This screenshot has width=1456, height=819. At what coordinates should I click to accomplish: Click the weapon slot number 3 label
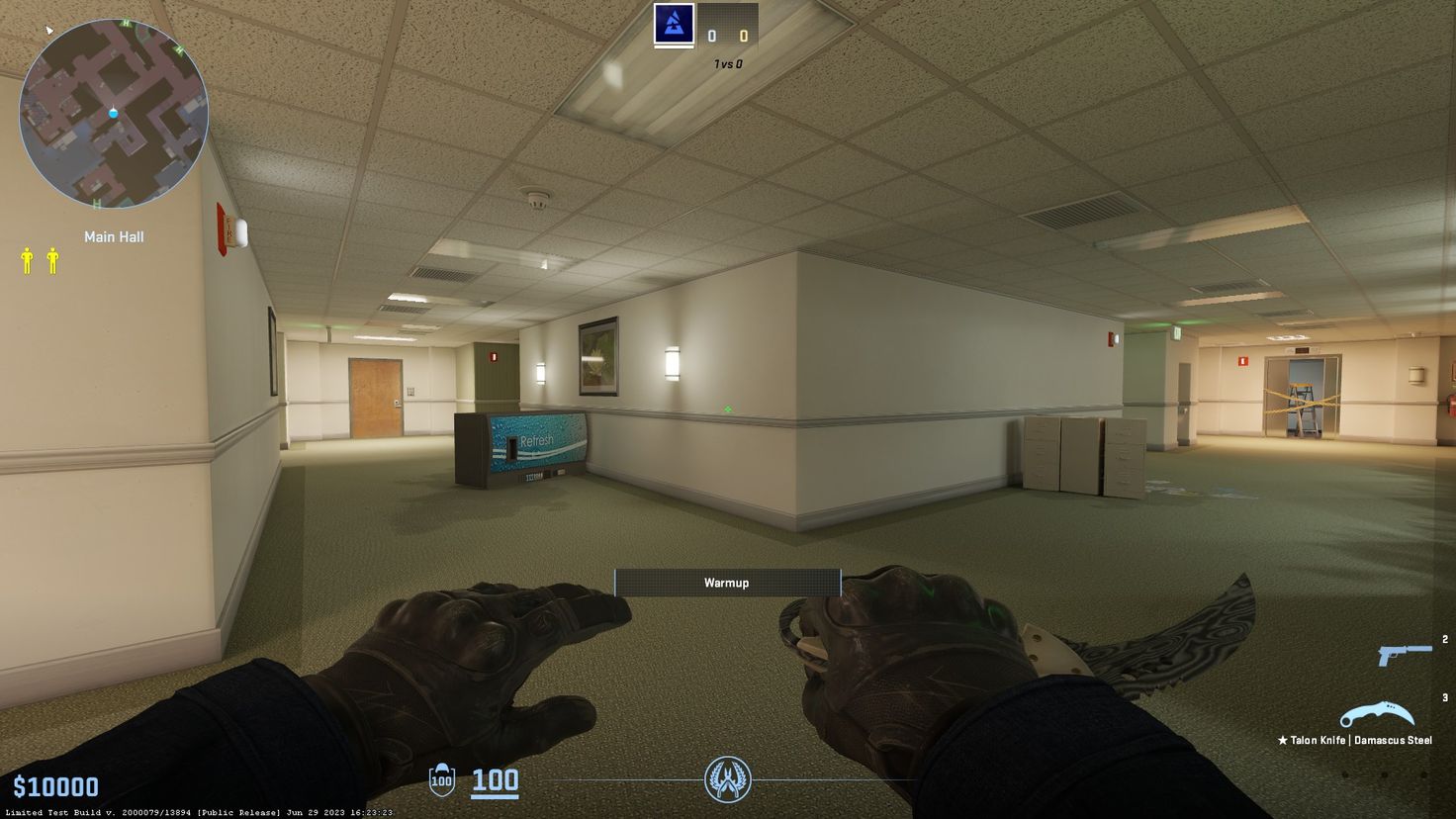[x=1444, y=695]
